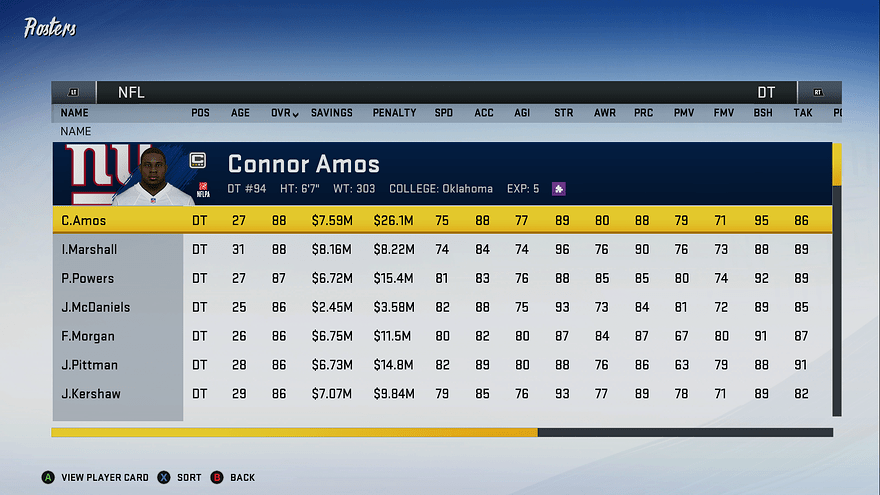Select the F.Morgan roster row
This screenshot has width=880, height=495.
(440, 336)
